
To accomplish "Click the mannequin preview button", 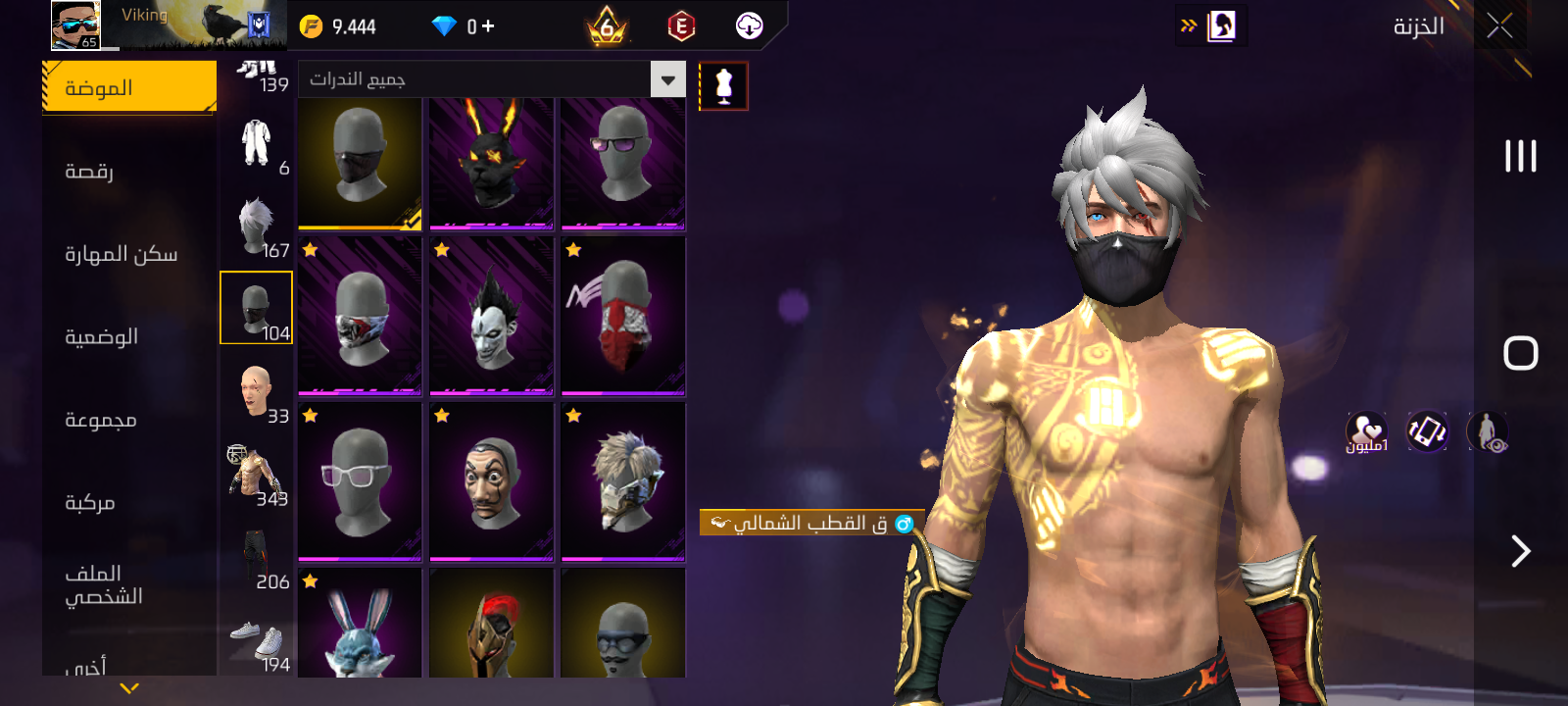I will tap(723, 86).
